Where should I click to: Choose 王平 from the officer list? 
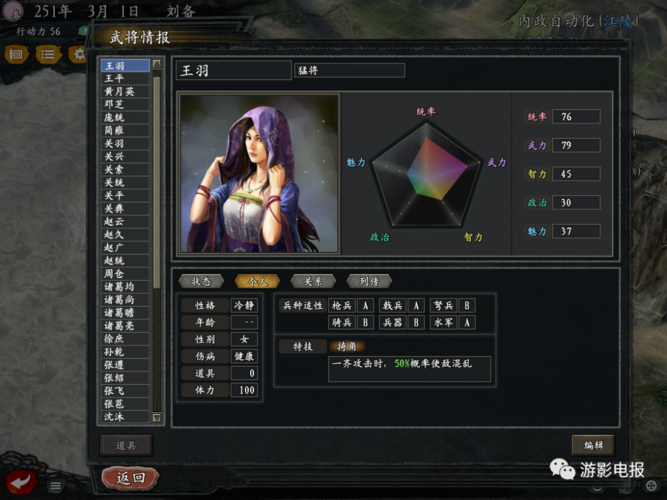(114, 78)
